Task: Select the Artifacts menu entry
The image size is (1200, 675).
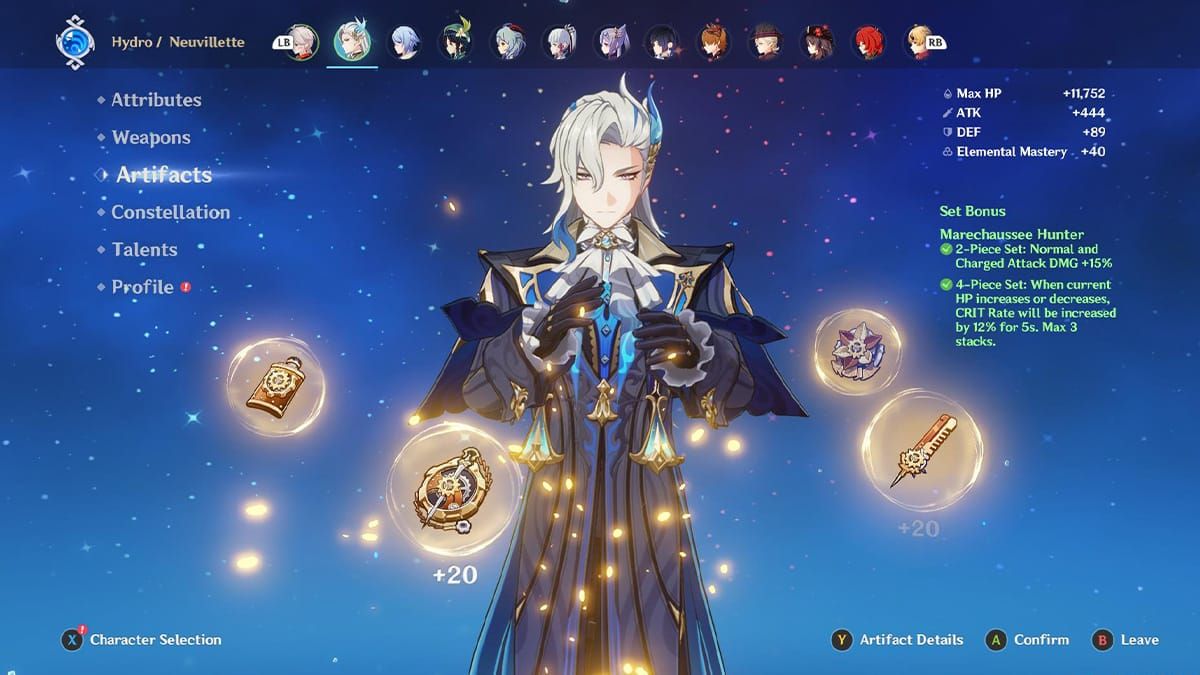Action: 164,175
